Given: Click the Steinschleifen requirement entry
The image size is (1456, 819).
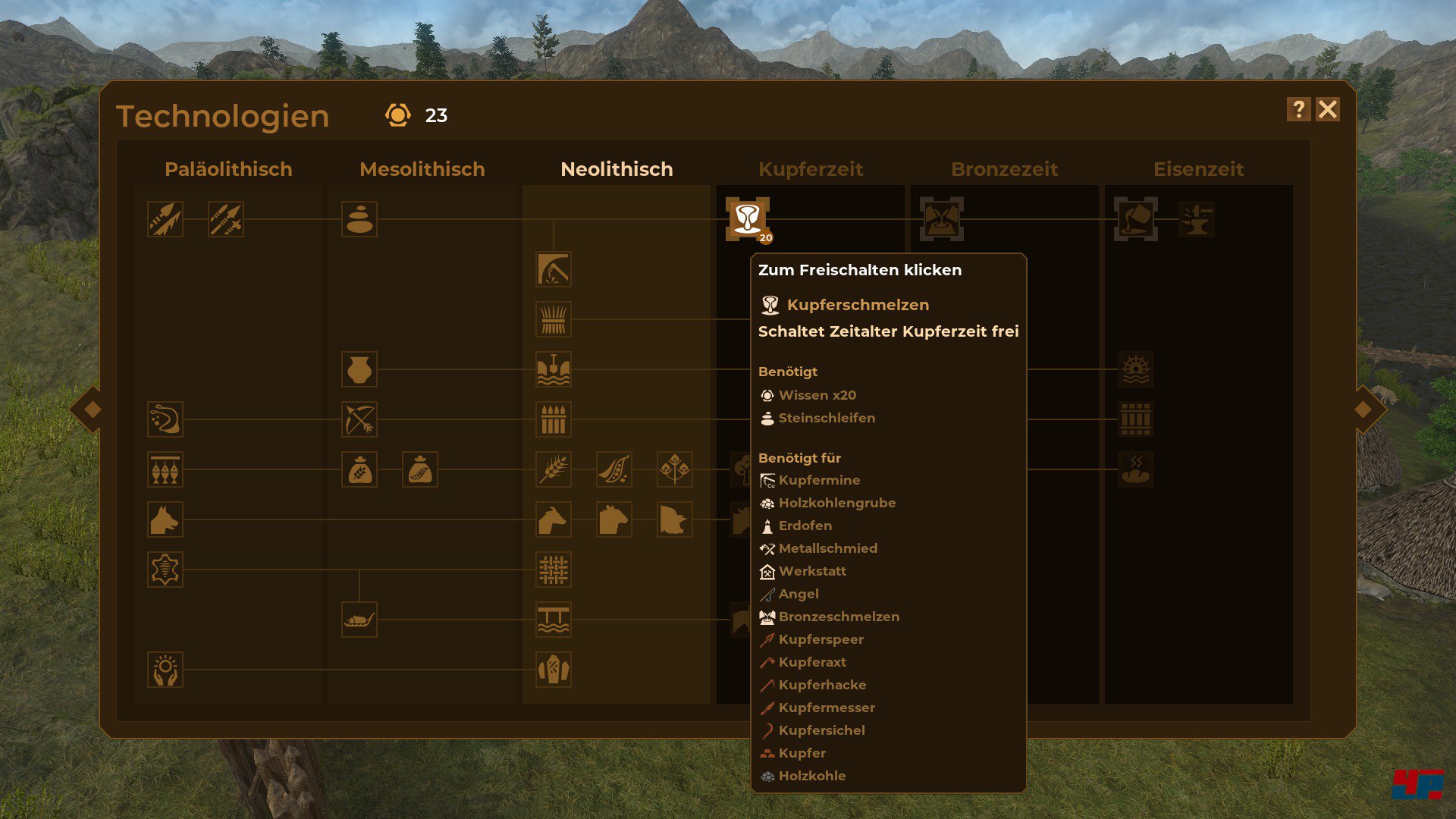Looking at the screenshot, I should 826,418.
